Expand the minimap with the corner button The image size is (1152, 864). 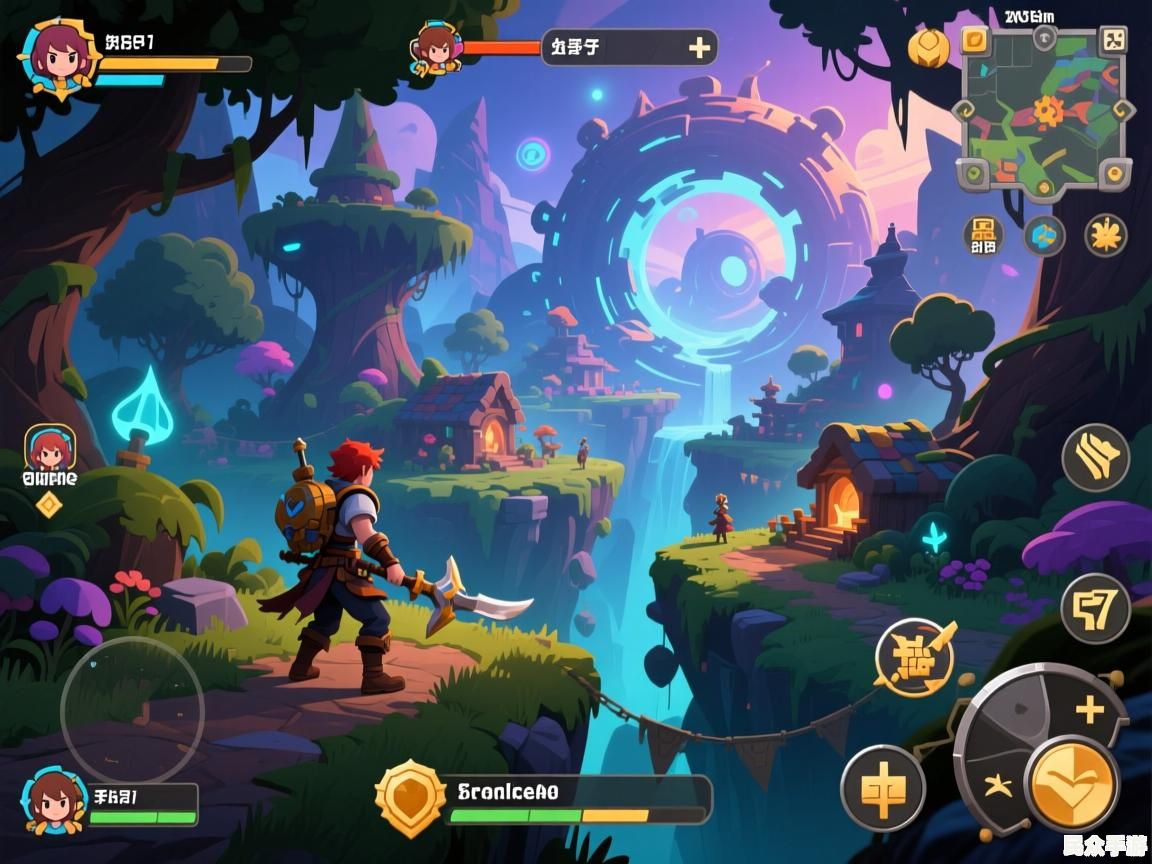tap(1112, 40)
